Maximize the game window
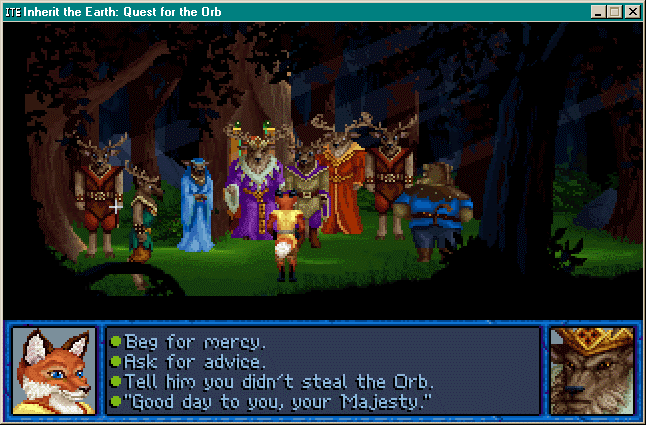This screenshot has width=646, height=425. coord(615,12)
